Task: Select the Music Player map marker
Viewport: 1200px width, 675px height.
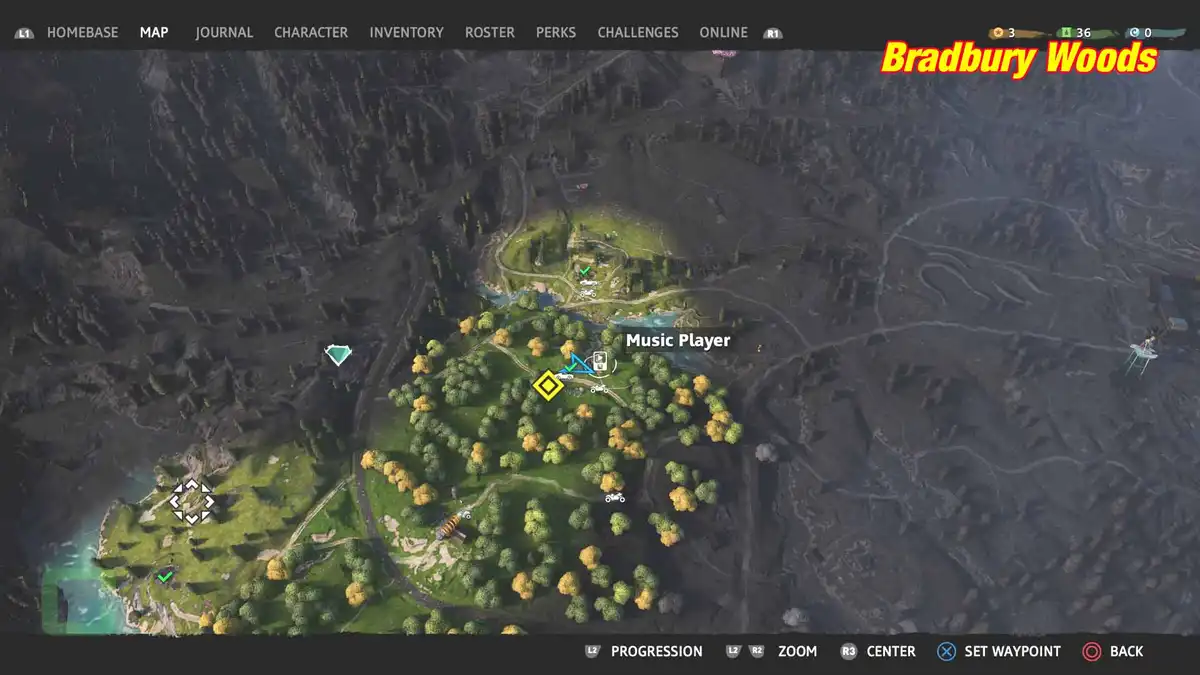Action: (x=600, y=362)
